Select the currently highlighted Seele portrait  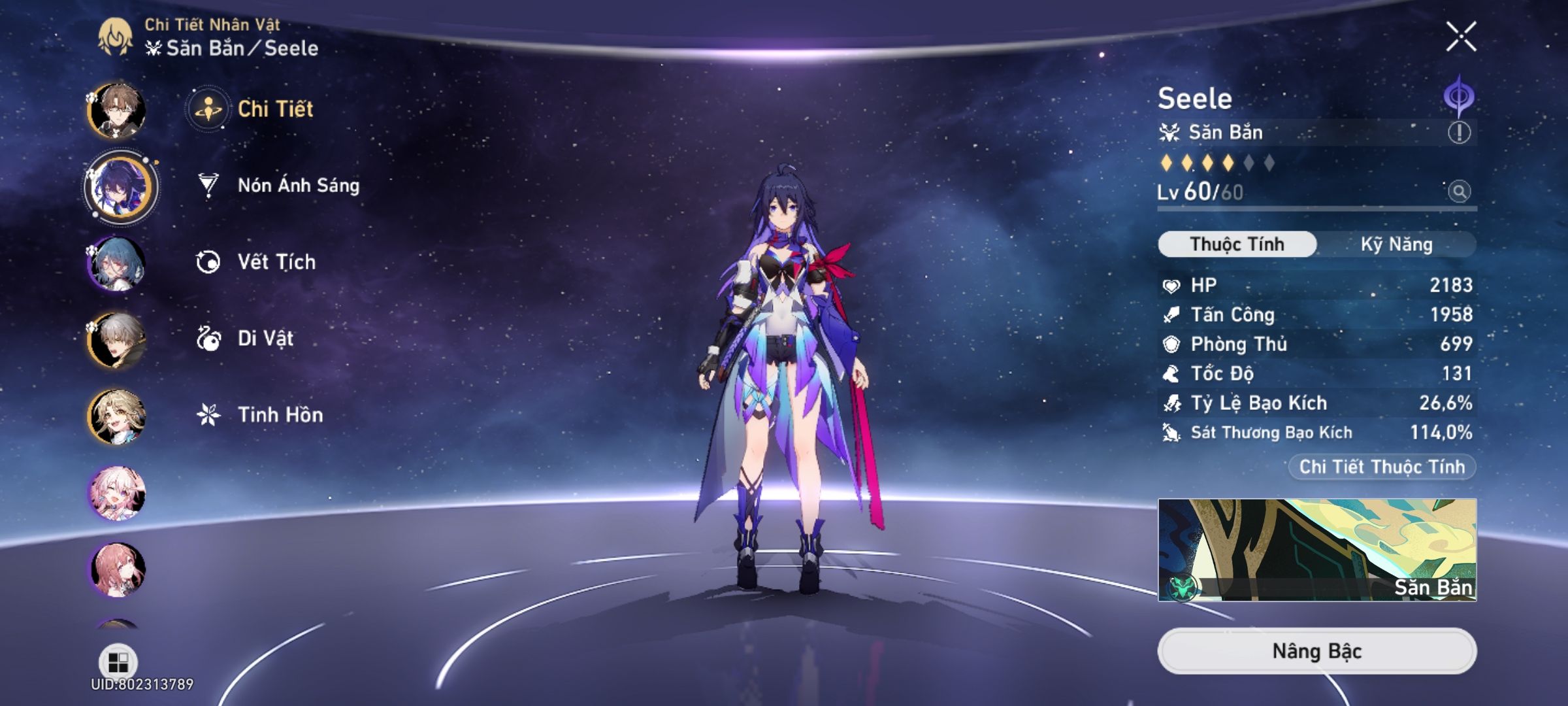(121, 186)
